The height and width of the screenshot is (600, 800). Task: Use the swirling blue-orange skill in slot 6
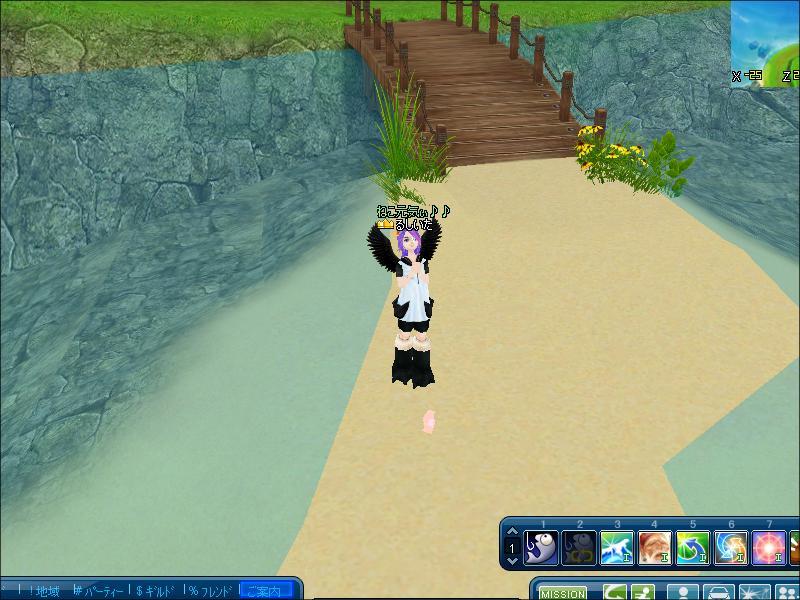point(731,548)
